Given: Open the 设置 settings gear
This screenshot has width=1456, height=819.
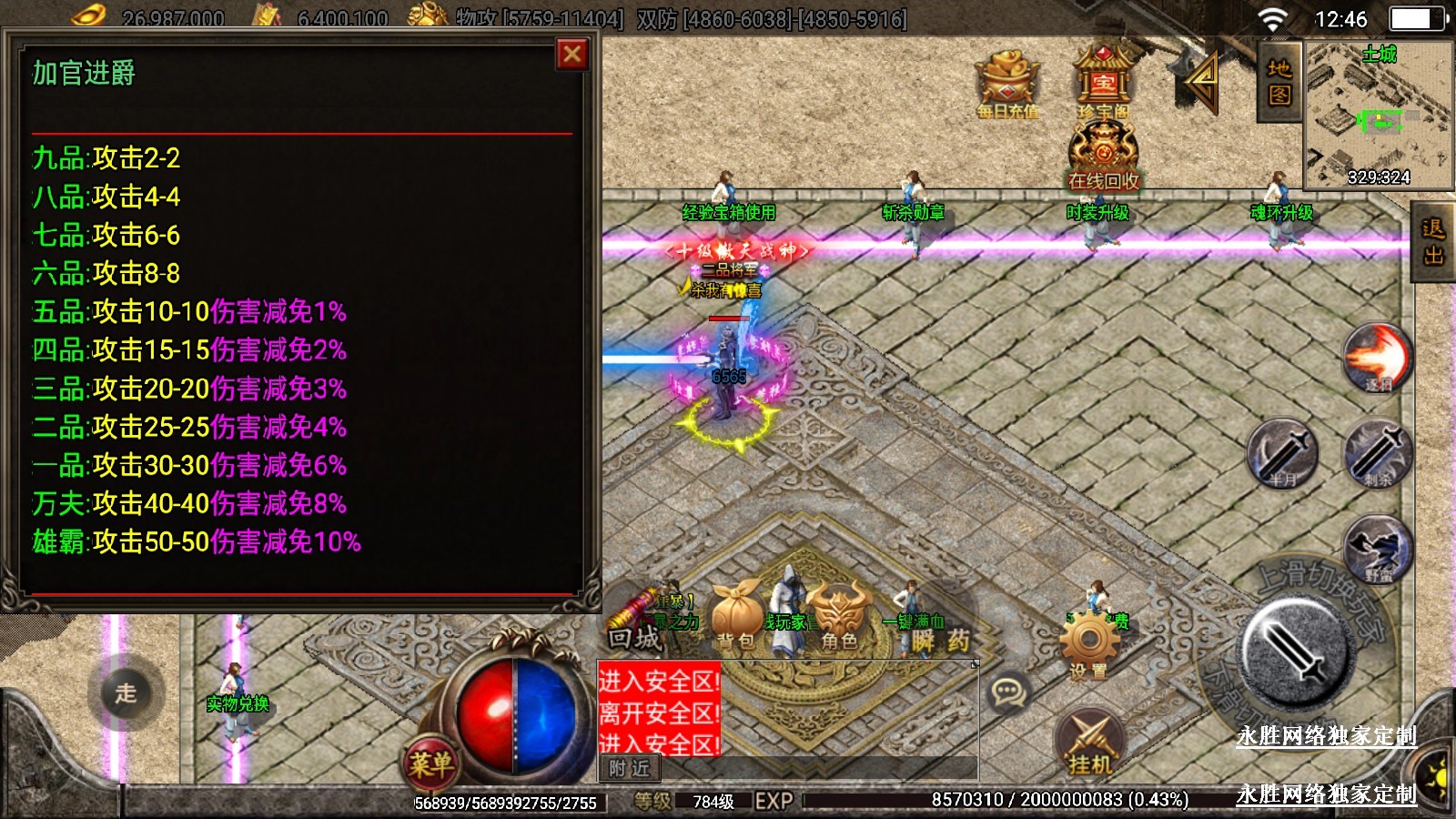Looking at the screenshot, I should pos(1088,644).
